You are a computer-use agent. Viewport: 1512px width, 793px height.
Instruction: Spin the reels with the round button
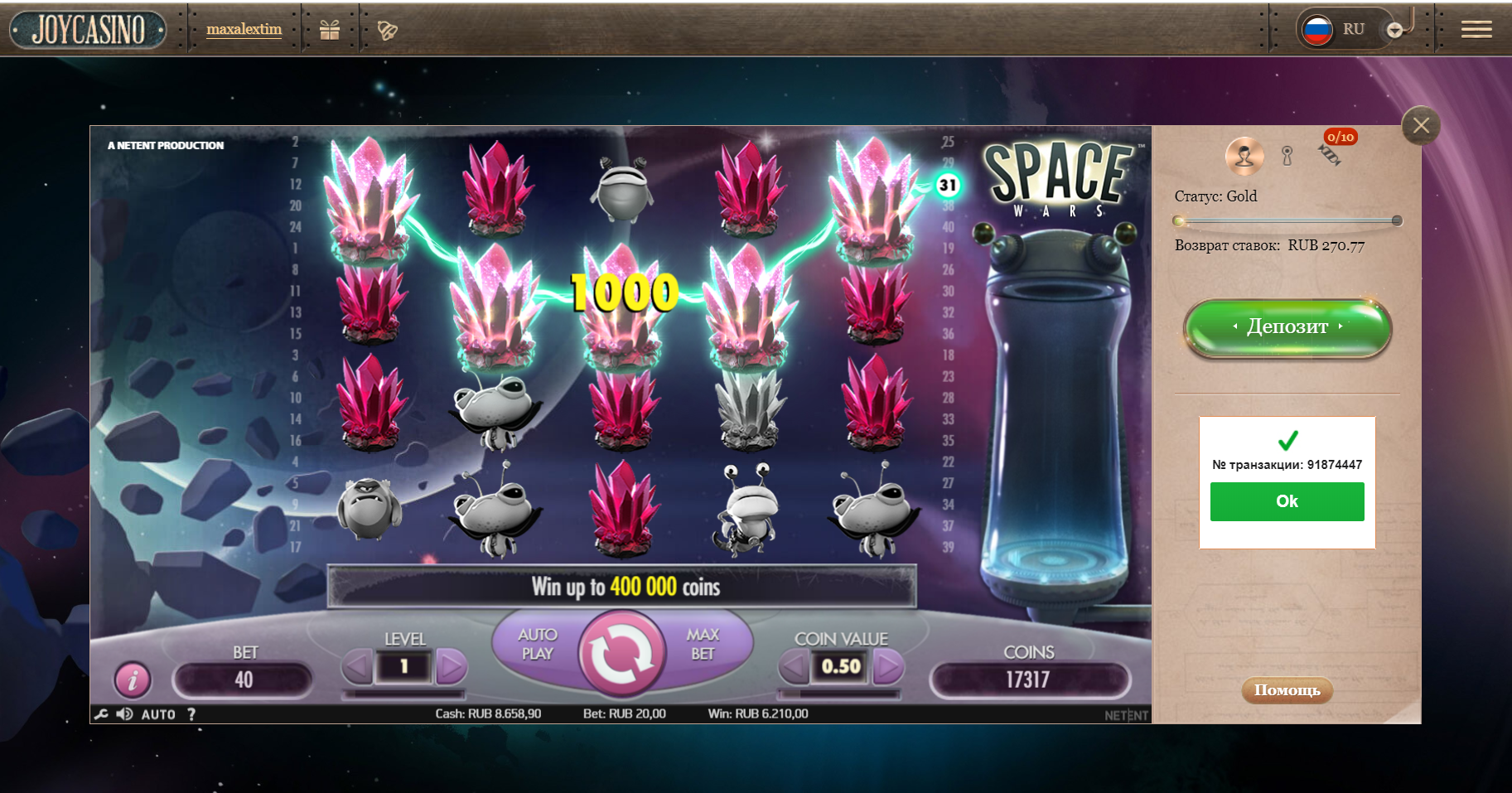[x=622, y=652]
